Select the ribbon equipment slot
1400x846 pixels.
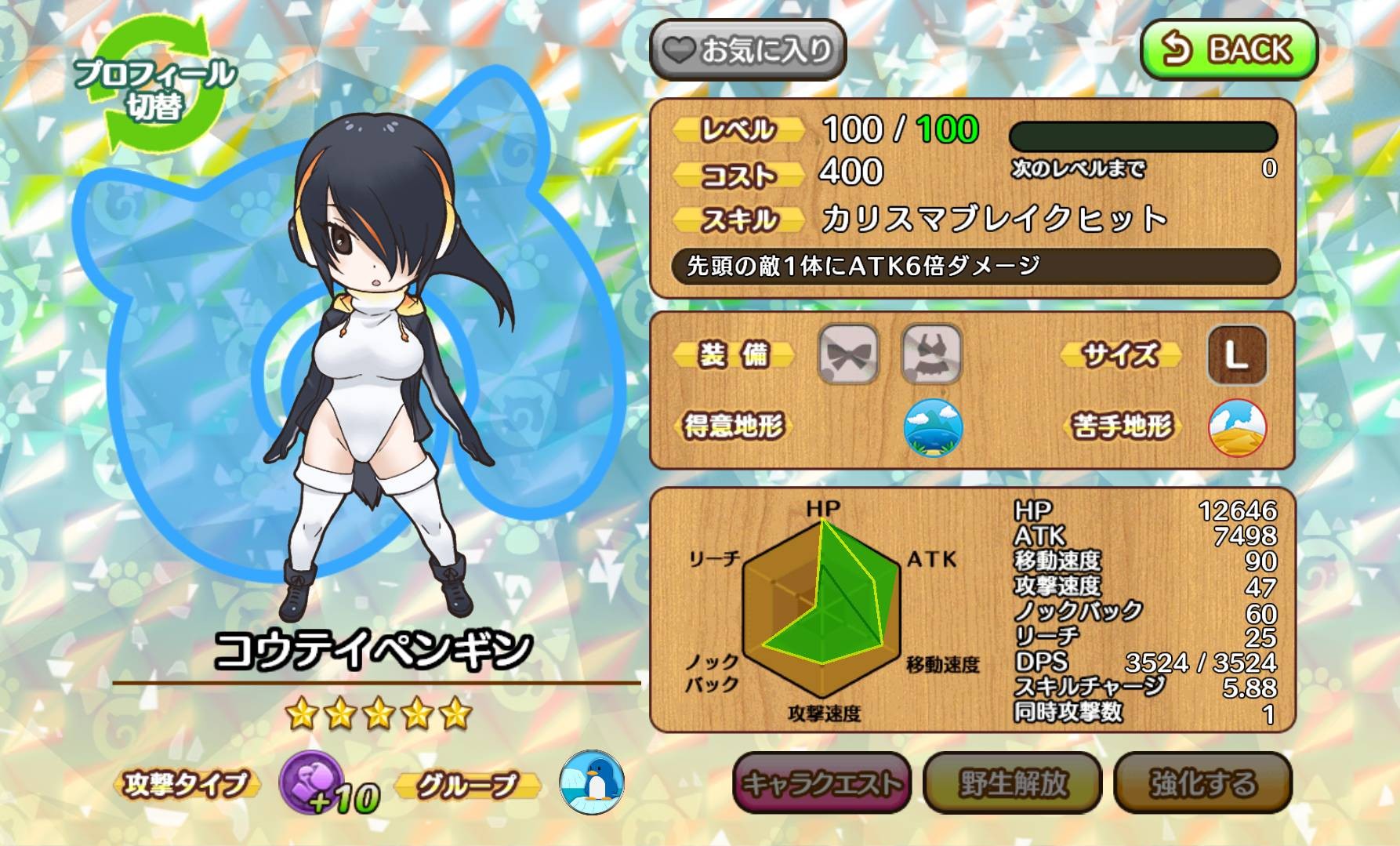coord(848,354)
